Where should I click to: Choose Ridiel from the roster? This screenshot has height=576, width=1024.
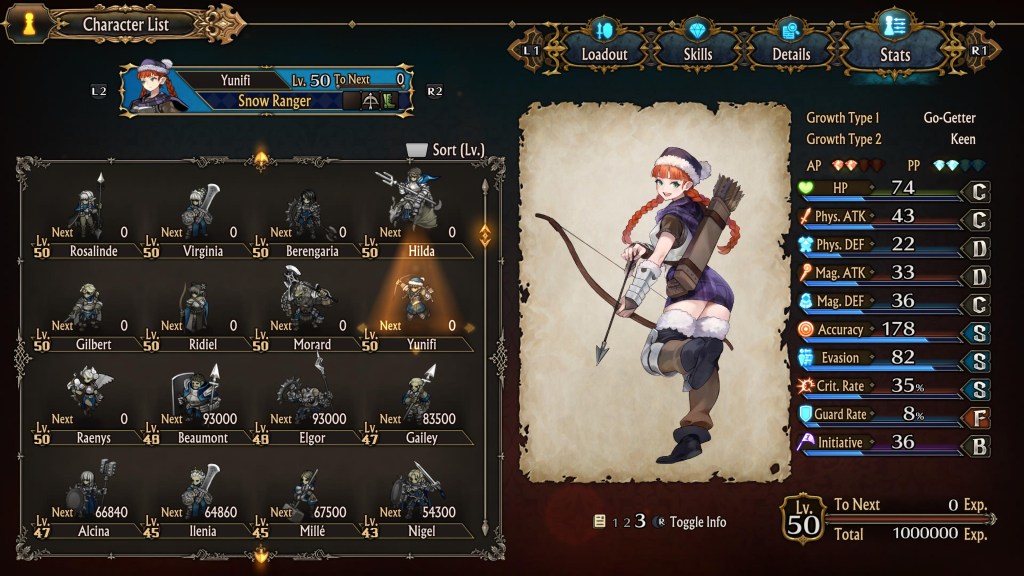pyautogui.click(x=196, y=311)
